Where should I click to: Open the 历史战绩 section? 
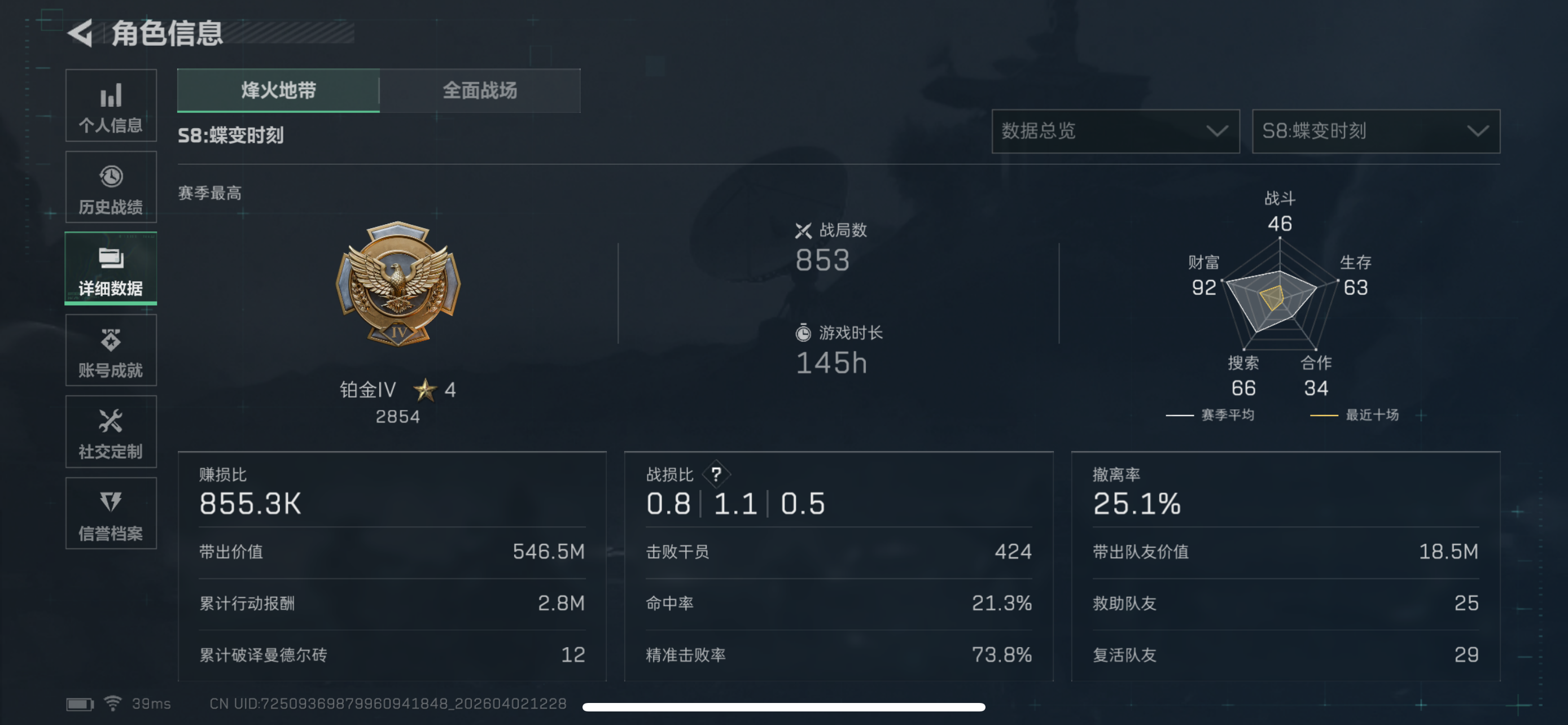pyautogui.click(x=110, y=187)
